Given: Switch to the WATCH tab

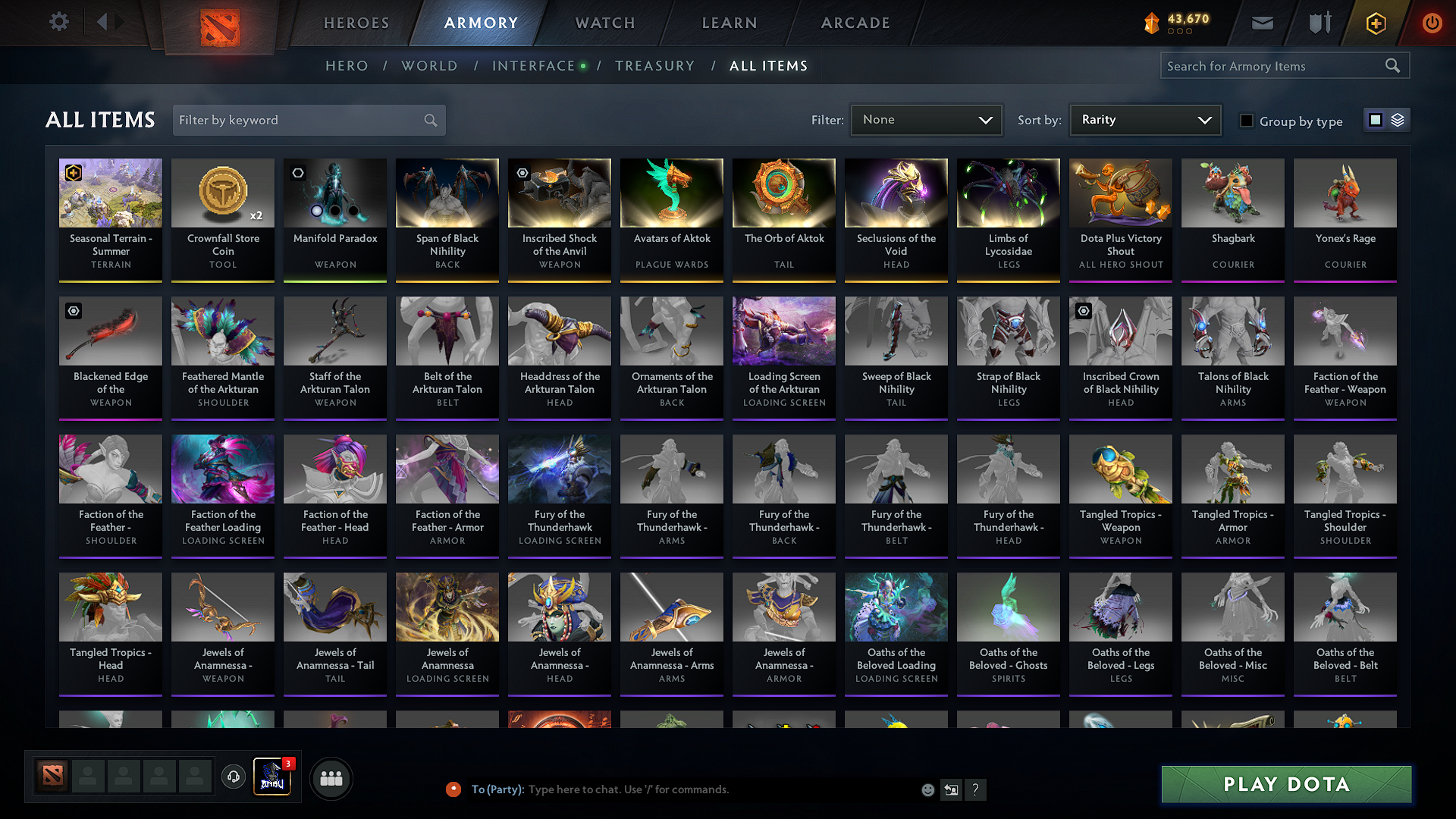Looking at the screenshot, I should pos(604,23).
